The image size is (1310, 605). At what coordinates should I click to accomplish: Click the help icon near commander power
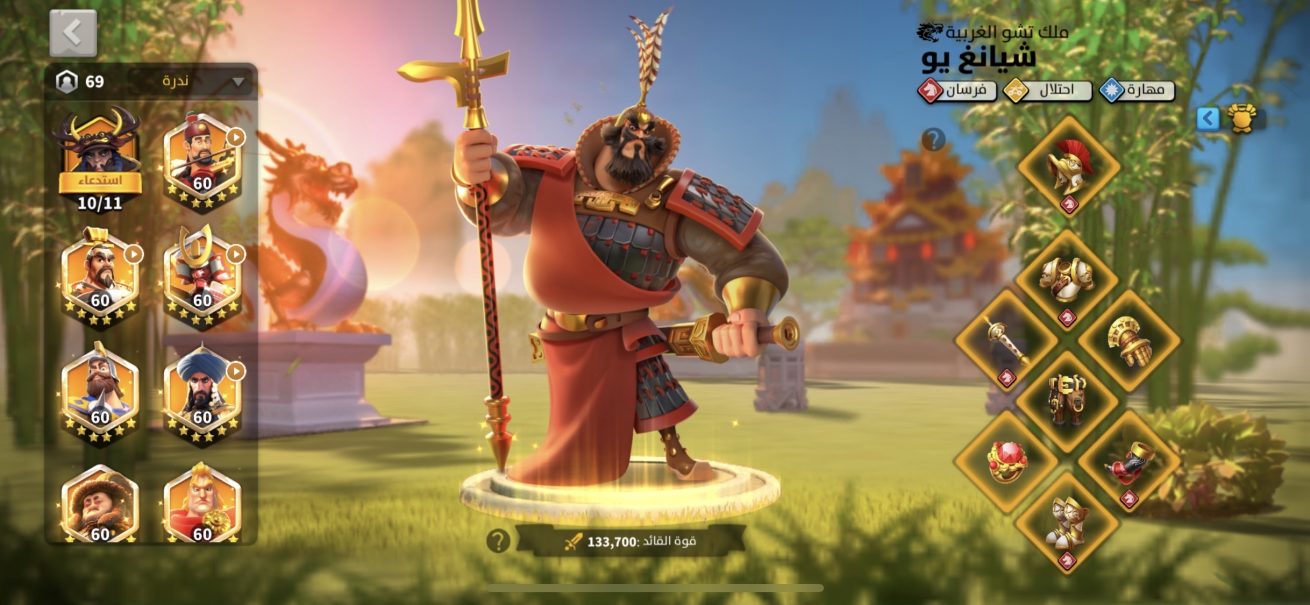click(498, 541)
